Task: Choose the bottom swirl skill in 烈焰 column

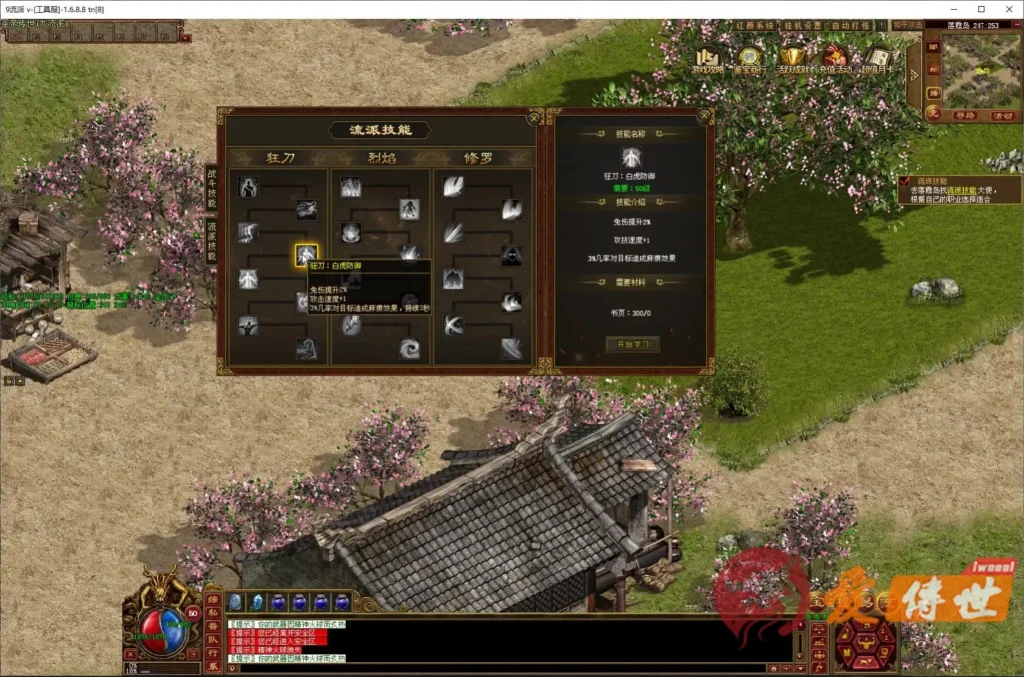Action: click(409, 347)
